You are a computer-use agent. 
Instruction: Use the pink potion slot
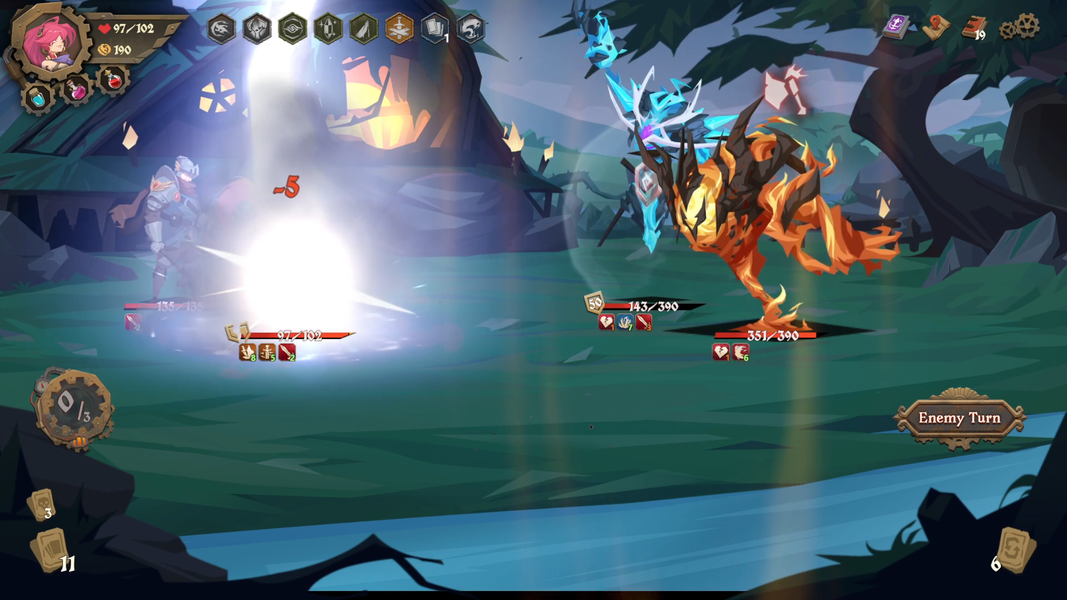(x=76, y=90)
